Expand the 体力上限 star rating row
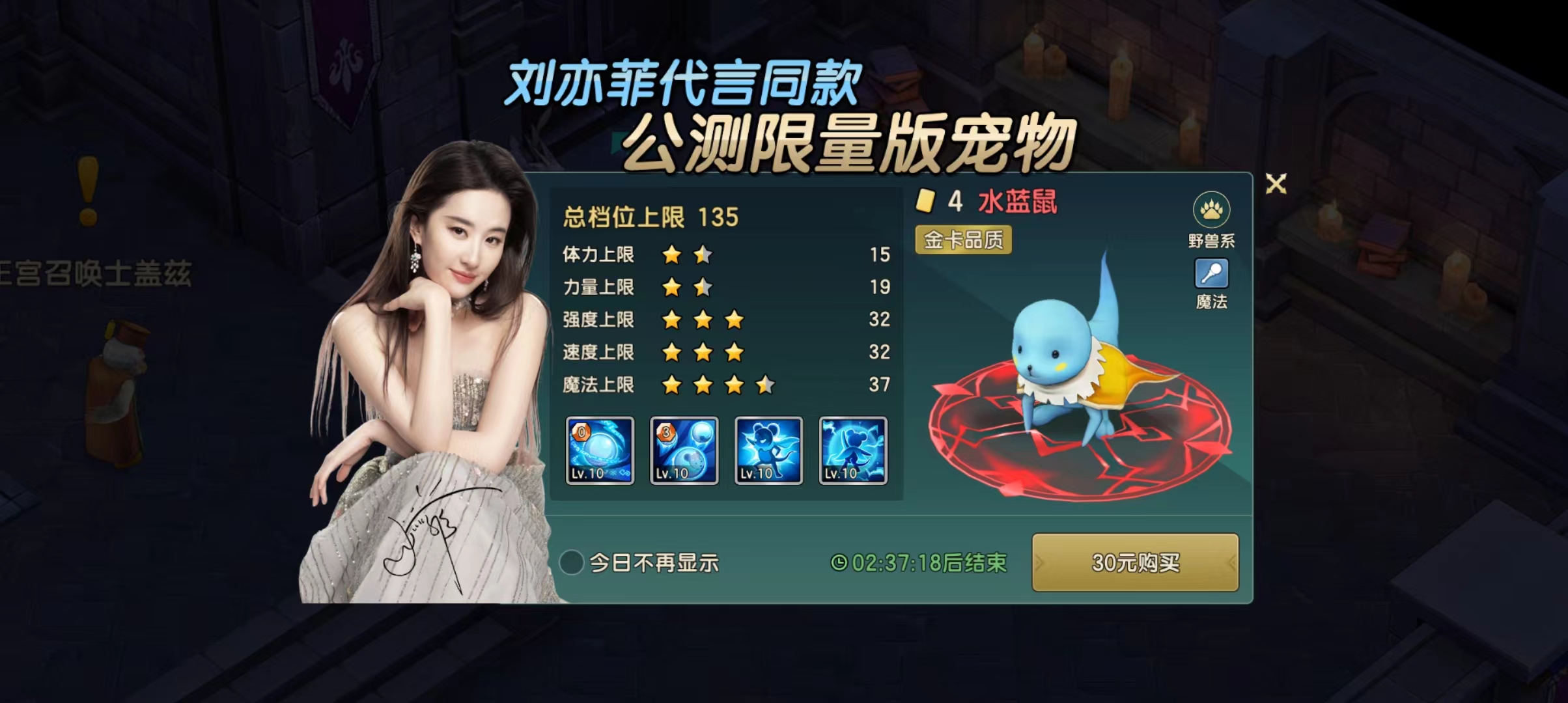Screen dimensions: 1568x703 (x=684, y=255)
